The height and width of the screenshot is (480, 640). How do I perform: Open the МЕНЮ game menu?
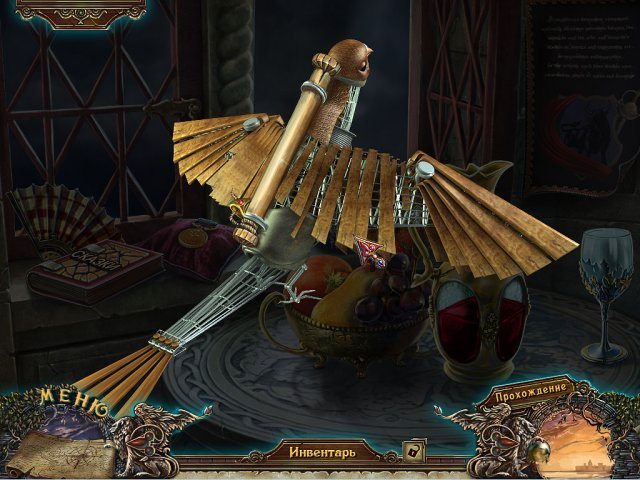pos(73,405)
